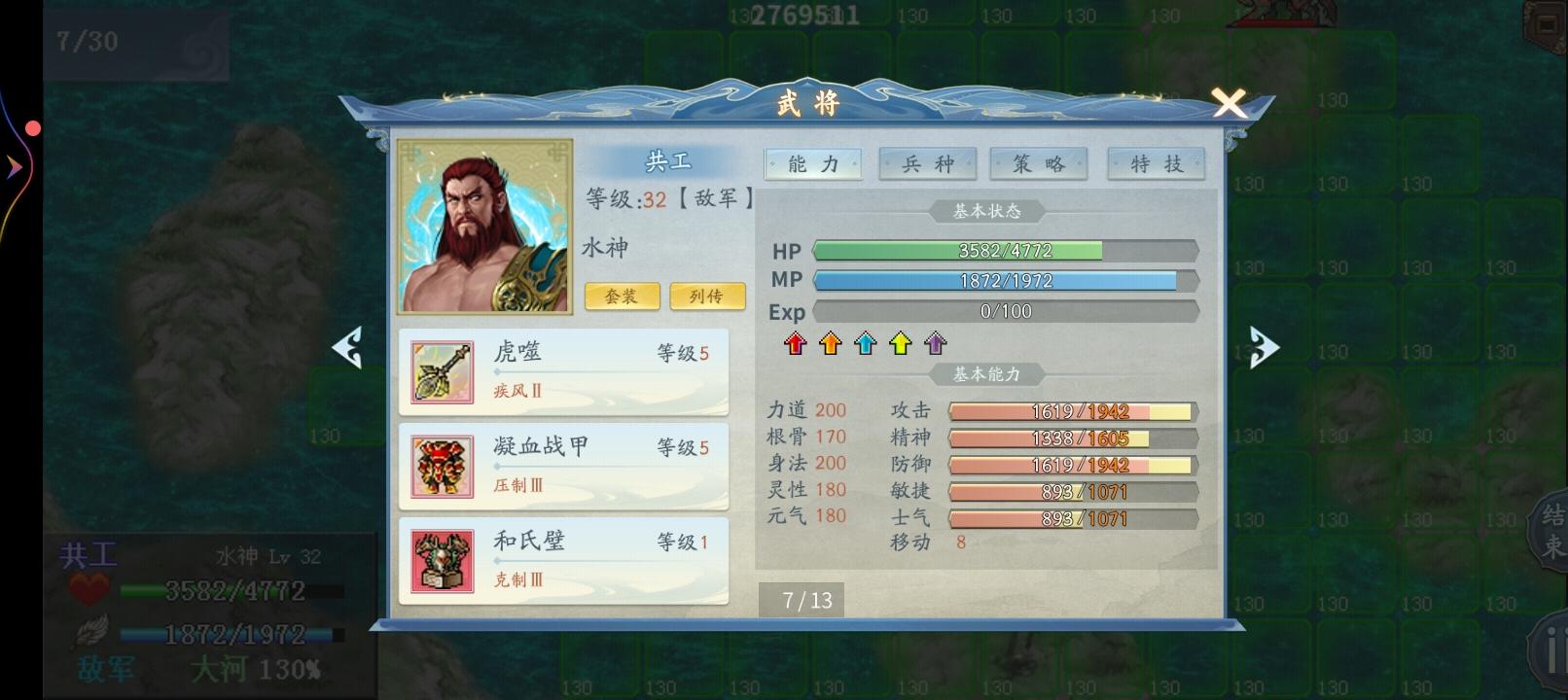Image resolution: width=1568 pixels, height=700 pixels.
Task: Click the red stat upgrade arrow
Action: coord(796,342)
